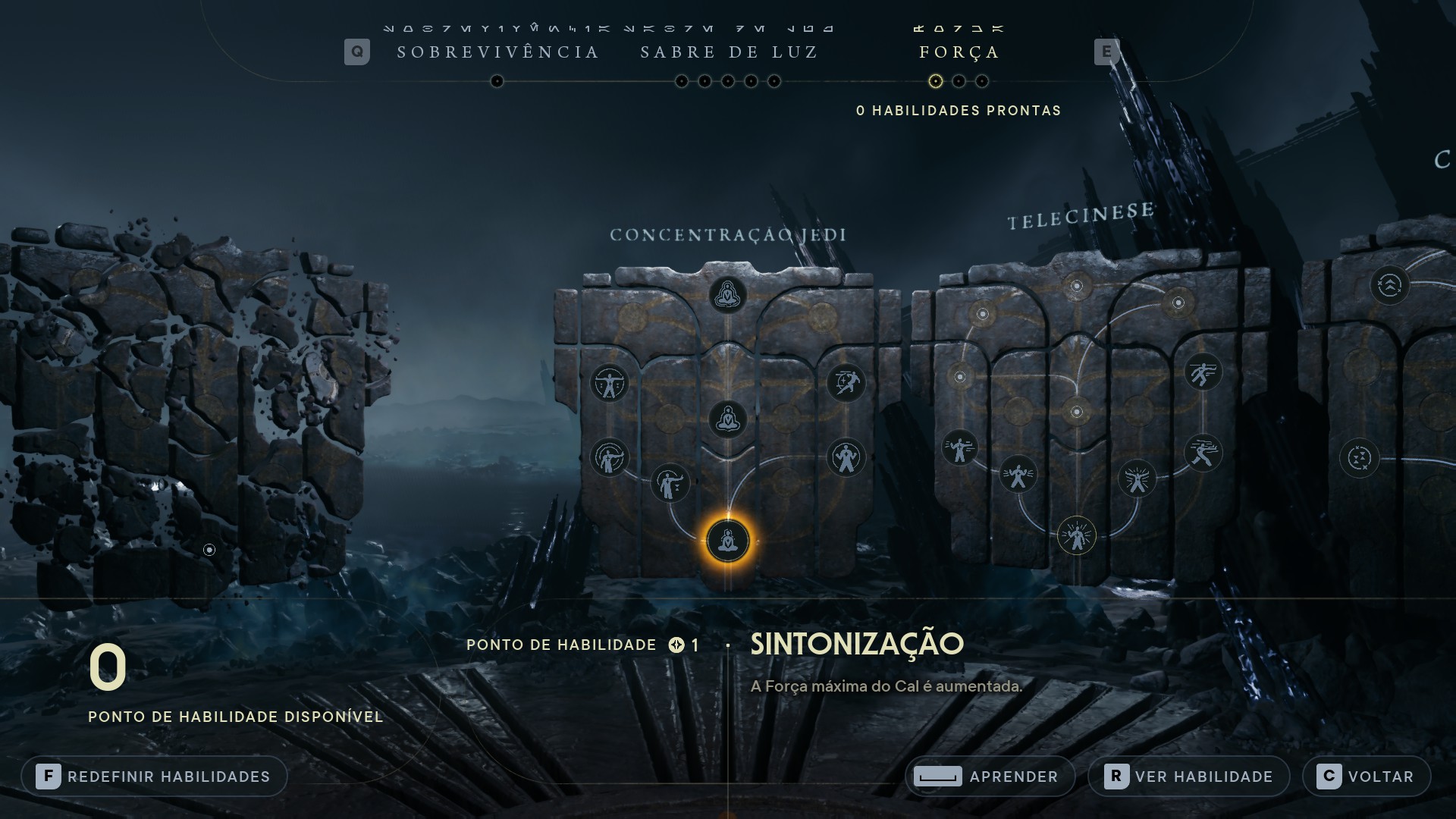The width and height of the screenshot is (1456, 819).
Task: Click Redefinir Habilidades to reset skills
Action: pos(155,777)
